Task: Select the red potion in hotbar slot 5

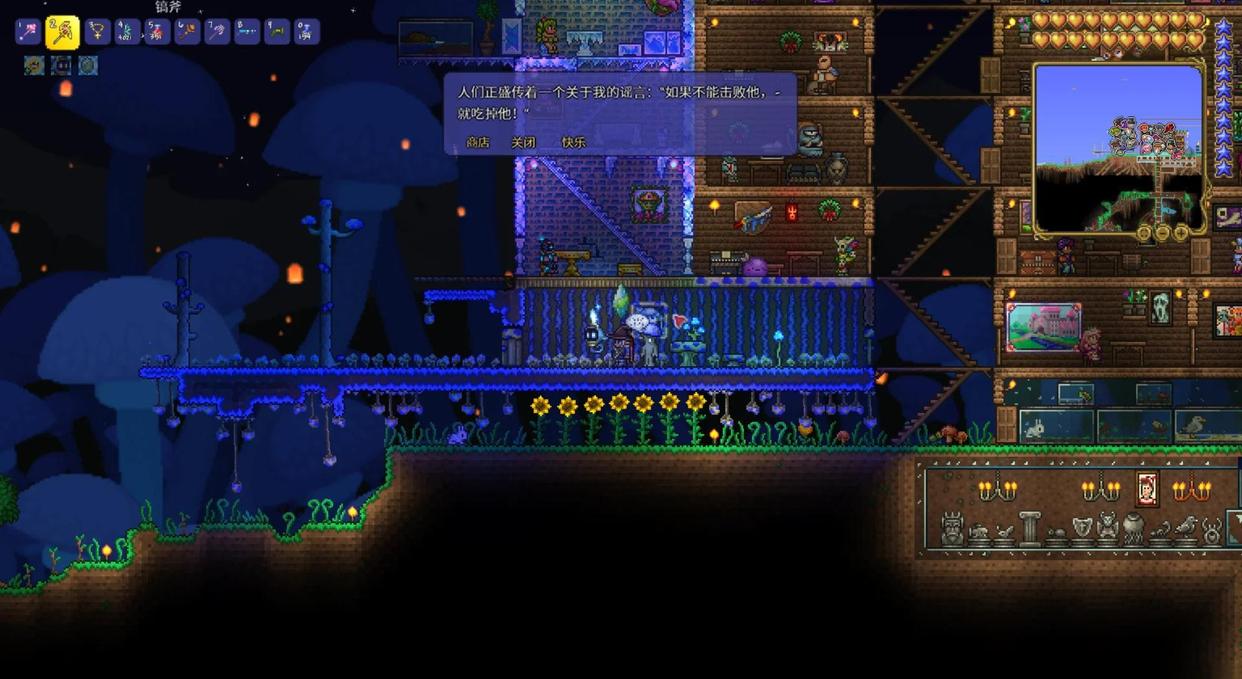Action: pyautogui.click(x=157, y=32)
